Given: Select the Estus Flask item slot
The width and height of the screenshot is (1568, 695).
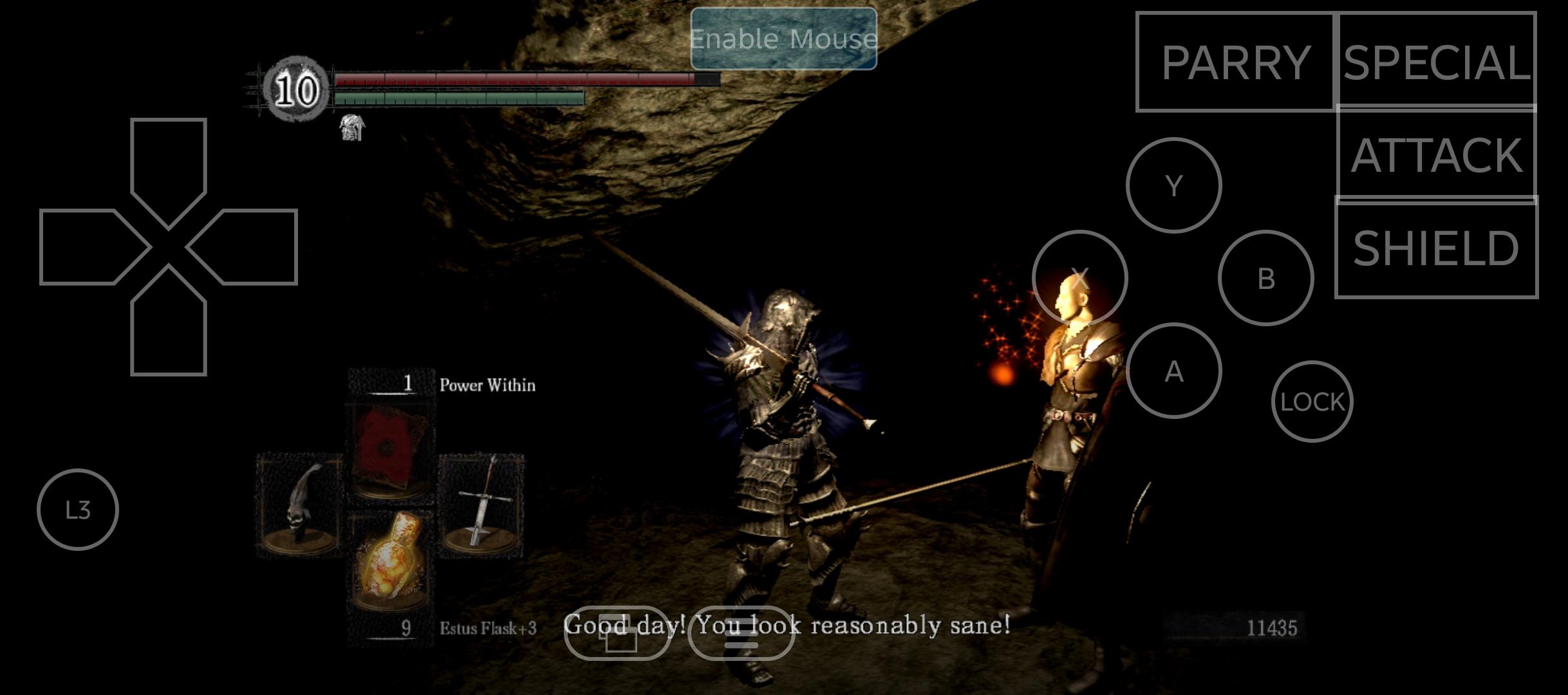Looking at the screenshot, I should pyautogui.click(x=390, y=561).
